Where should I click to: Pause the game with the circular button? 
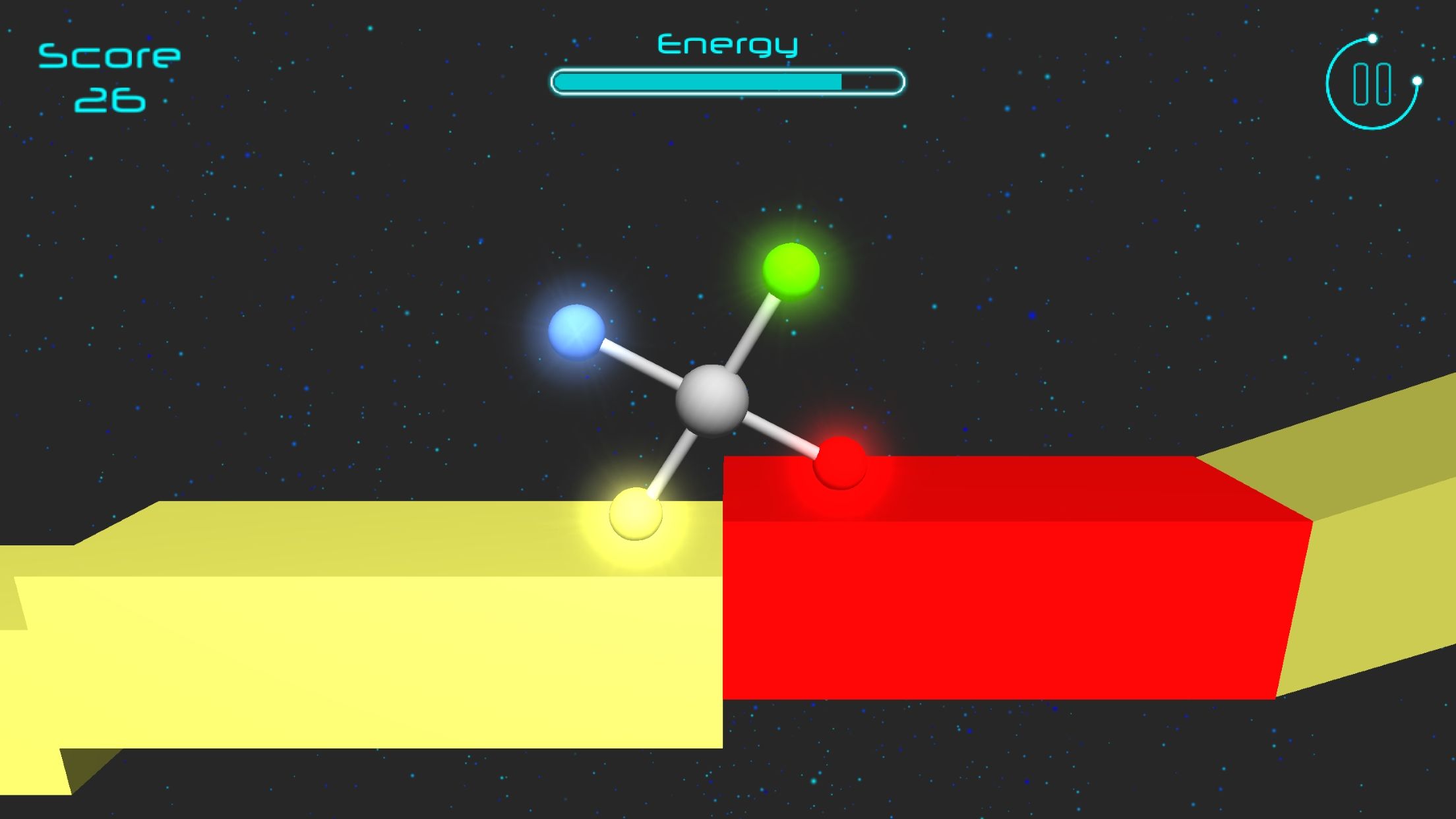(x=1372, y=84)
